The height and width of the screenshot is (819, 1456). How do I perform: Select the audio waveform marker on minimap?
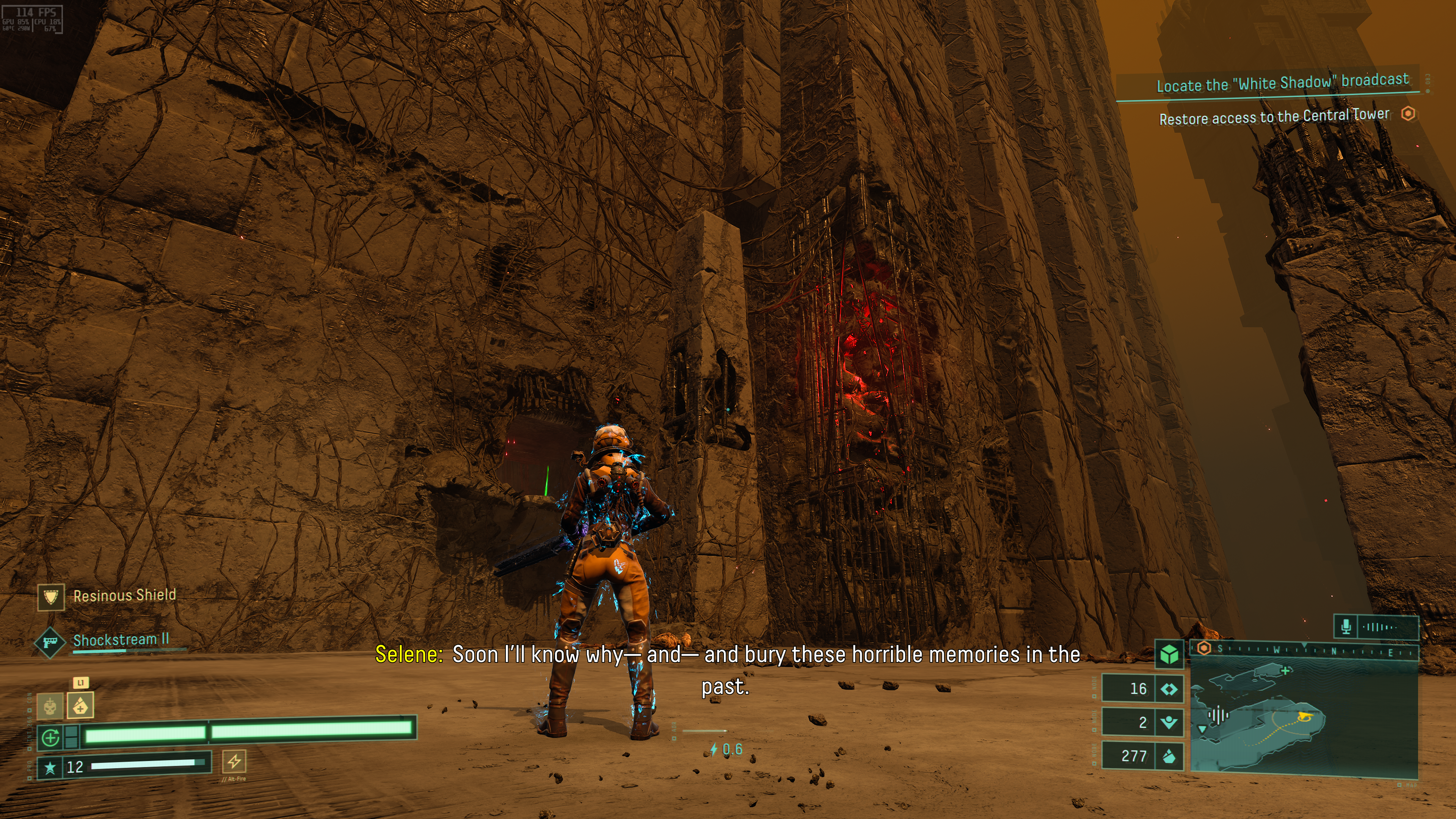pyautogui.click(x=1219, y=715)
